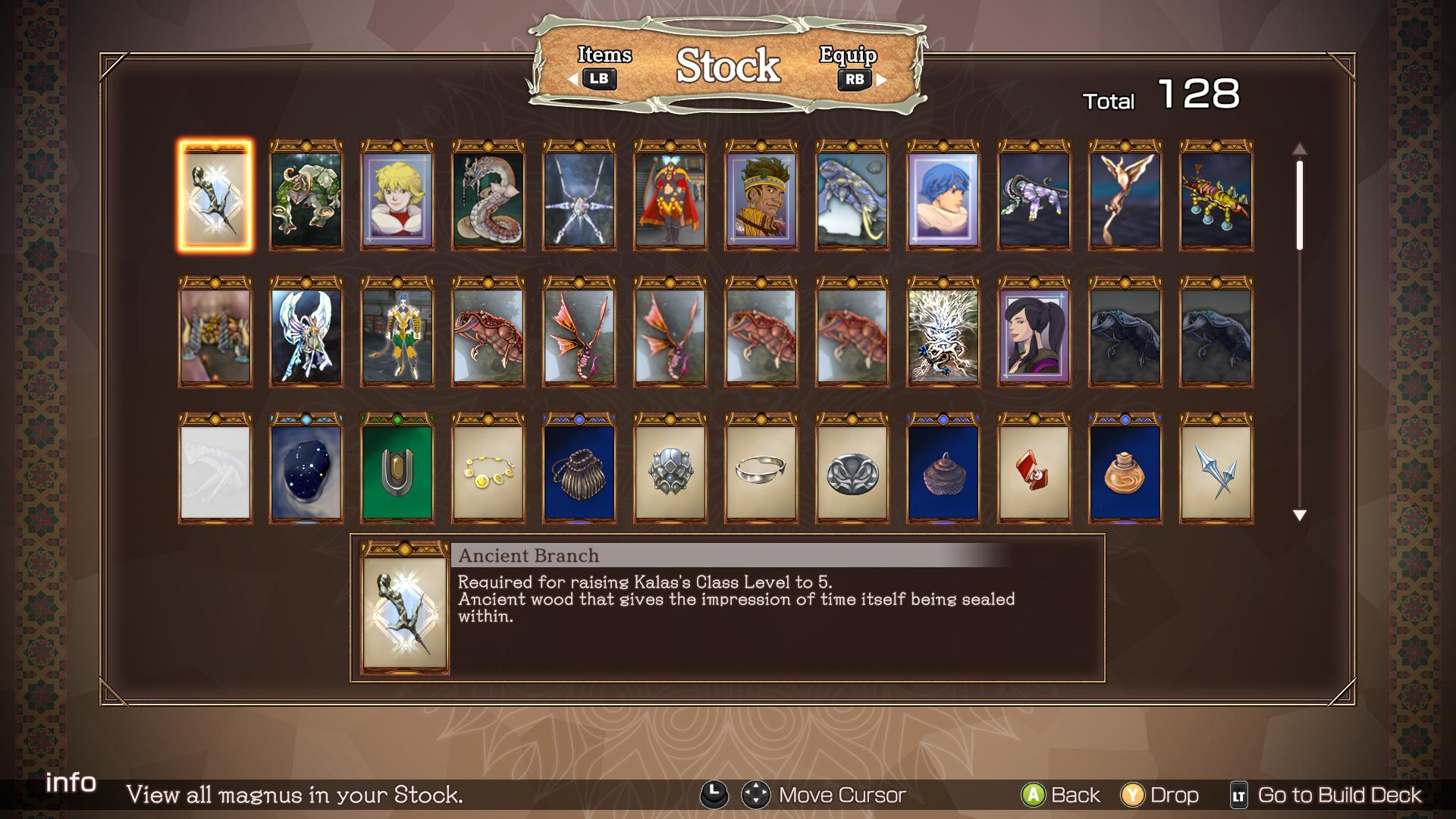This screenshot has width=1456, height=819.
Task: Click the scroll up arrow
Action: tap(1299, 149)
